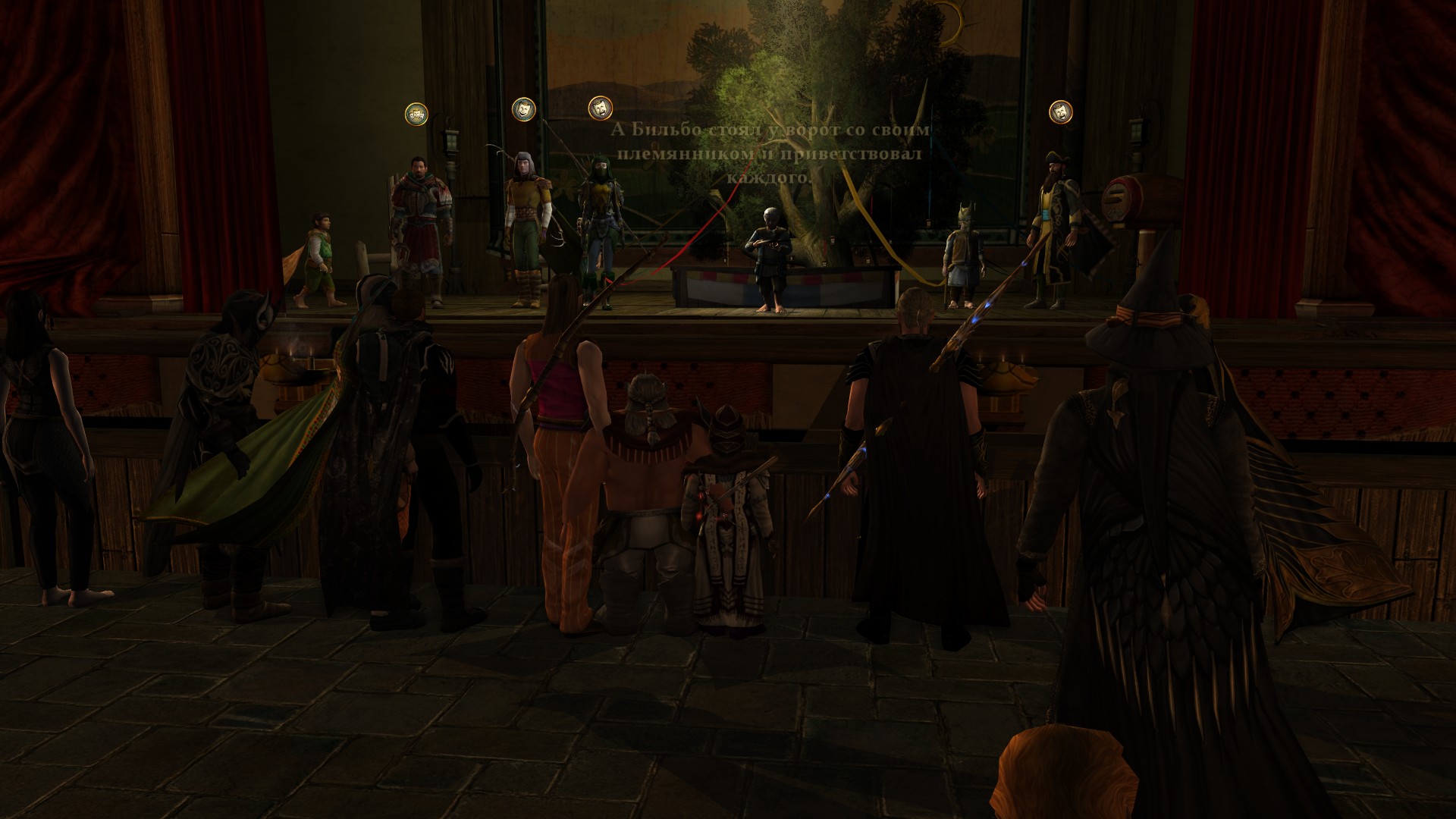This screenshot has width=1456, height=819.
Task: Select the theater mask icon above the hooded yellow-tunic actor
Action: pos(523,108)
